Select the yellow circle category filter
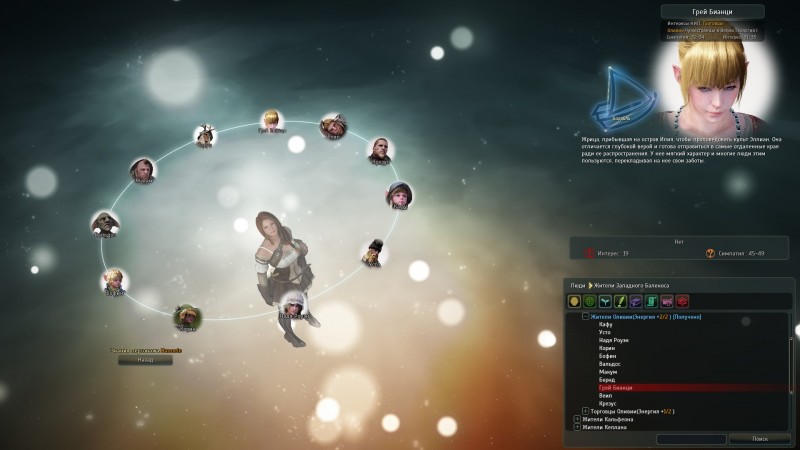 tap(575, 301)
